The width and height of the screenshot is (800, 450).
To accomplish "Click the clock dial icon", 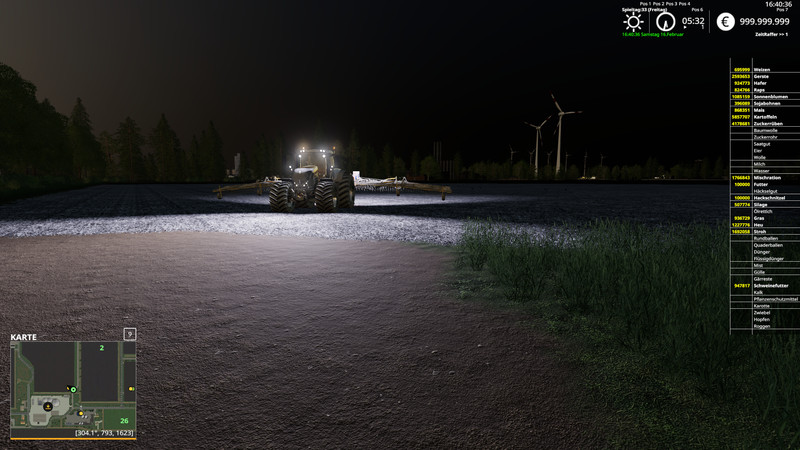I will tap(665, 21).
